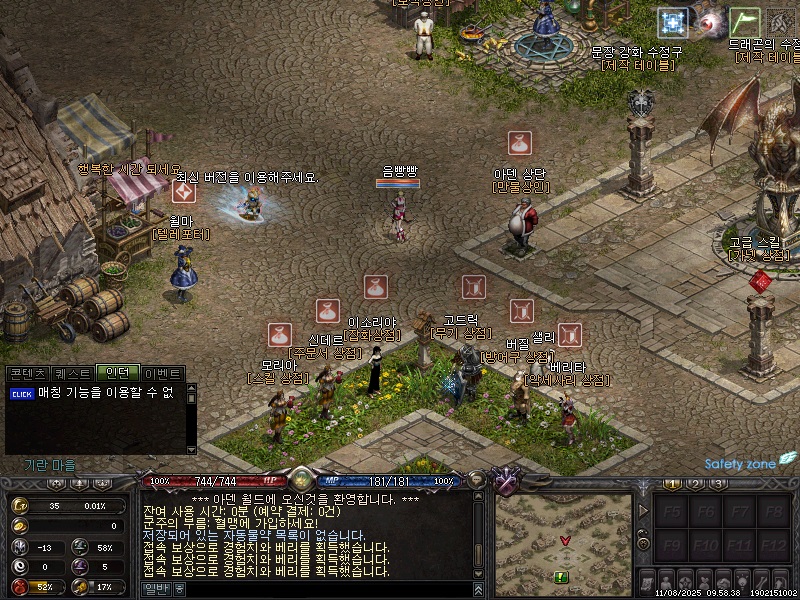800x600 pixels.
Task: Select hotbar page 1
Action: point(672,484)
